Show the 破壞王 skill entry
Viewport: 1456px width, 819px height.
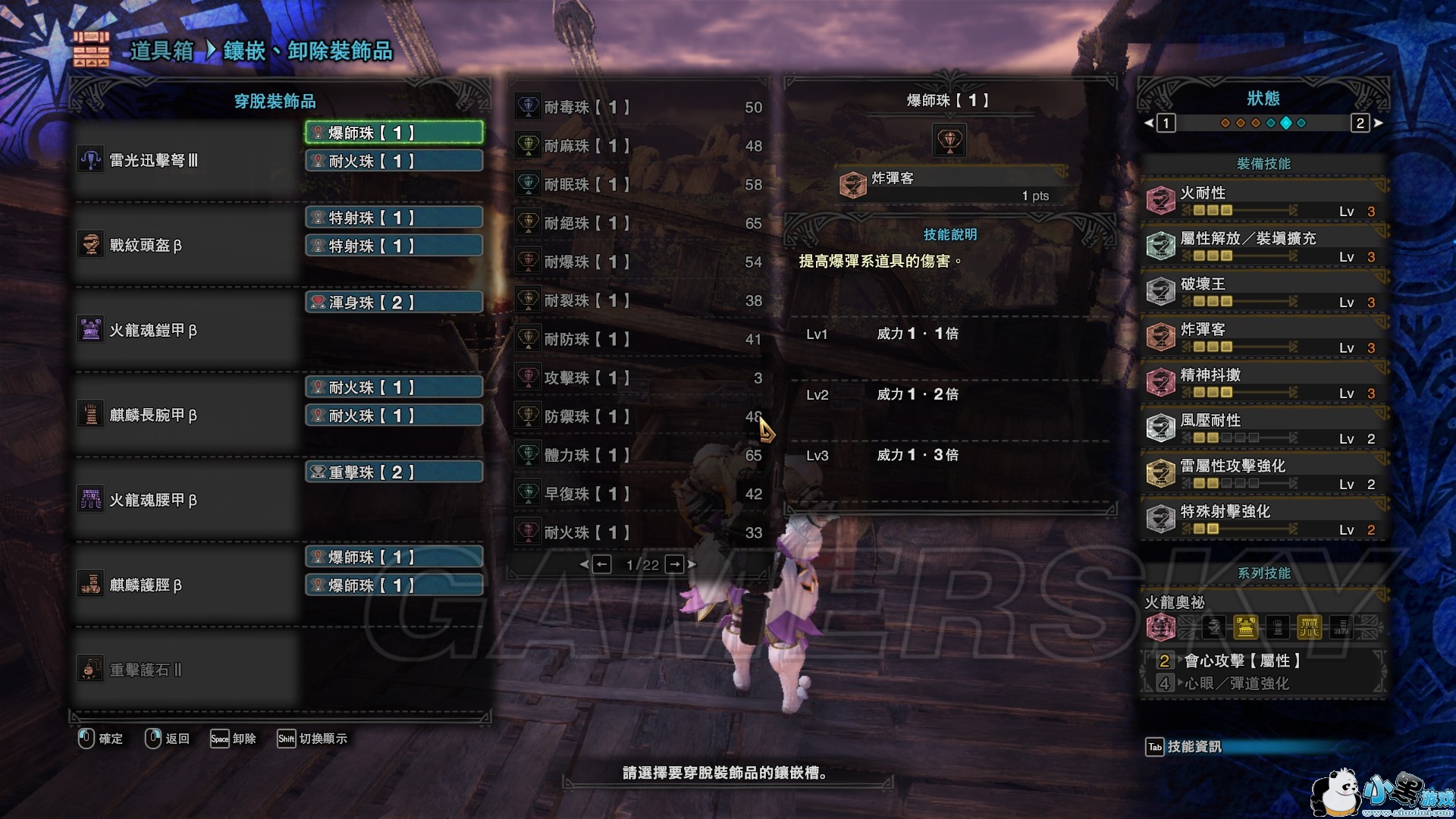(x=1263, y=292)
